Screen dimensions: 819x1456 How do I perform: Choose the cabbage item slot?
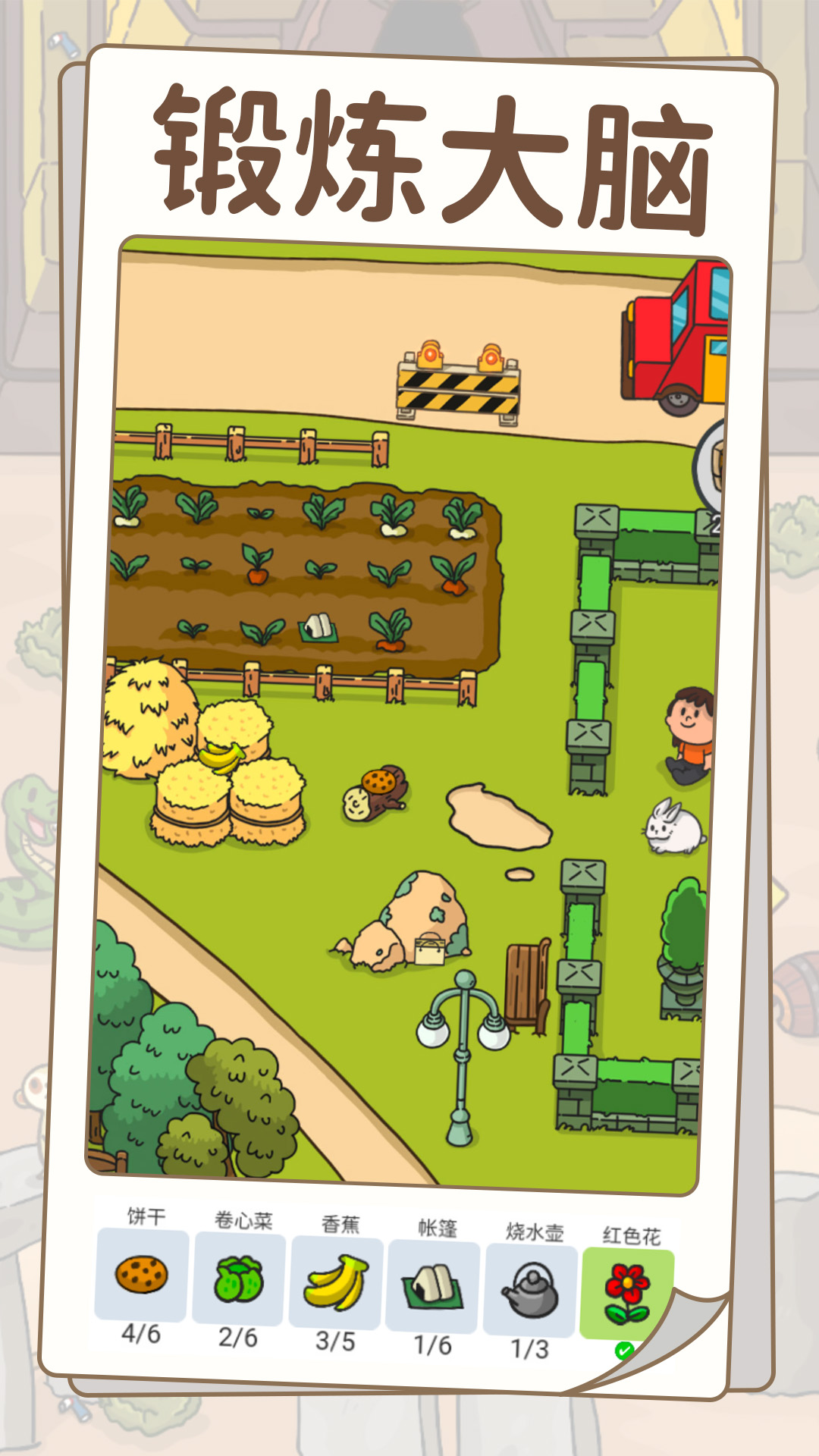tap(239, 1279)
